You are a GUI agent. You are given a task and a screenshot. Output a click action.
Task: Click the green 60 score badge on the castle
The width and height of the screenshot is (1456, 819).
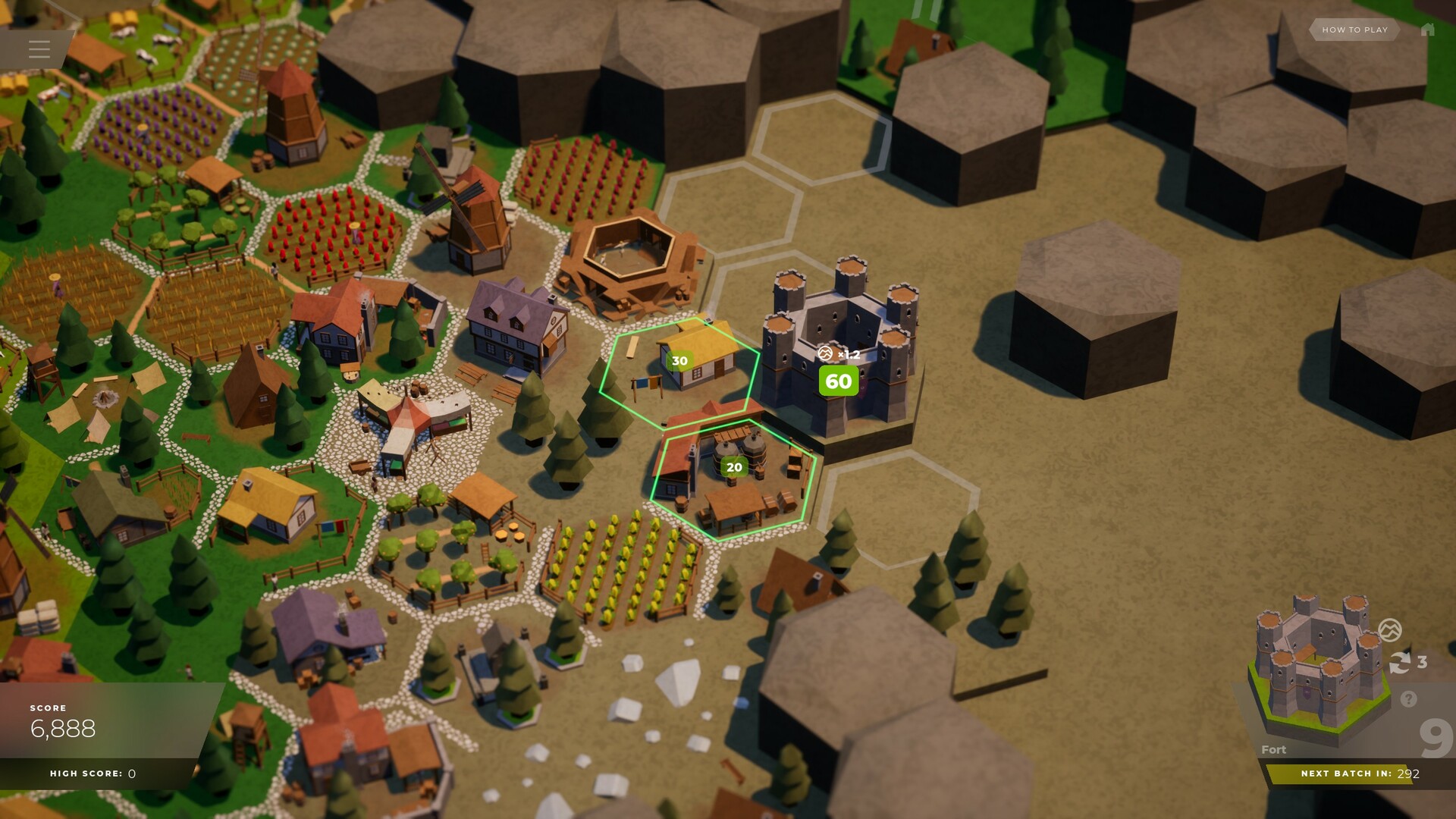coord(837,381)
